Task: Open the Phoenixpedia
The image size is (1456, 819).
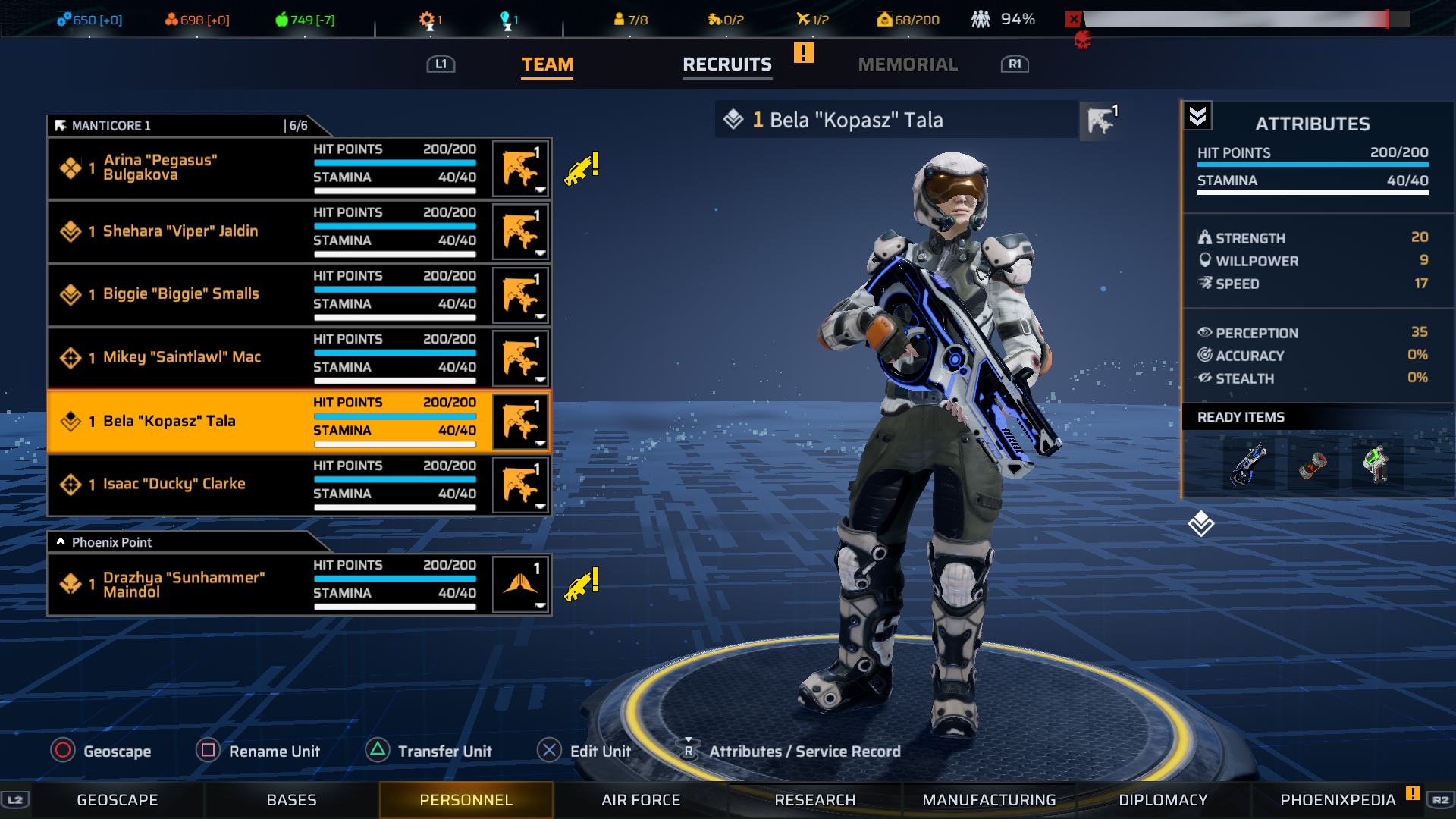Action: pyautogui.click(x=1338, y=800)
